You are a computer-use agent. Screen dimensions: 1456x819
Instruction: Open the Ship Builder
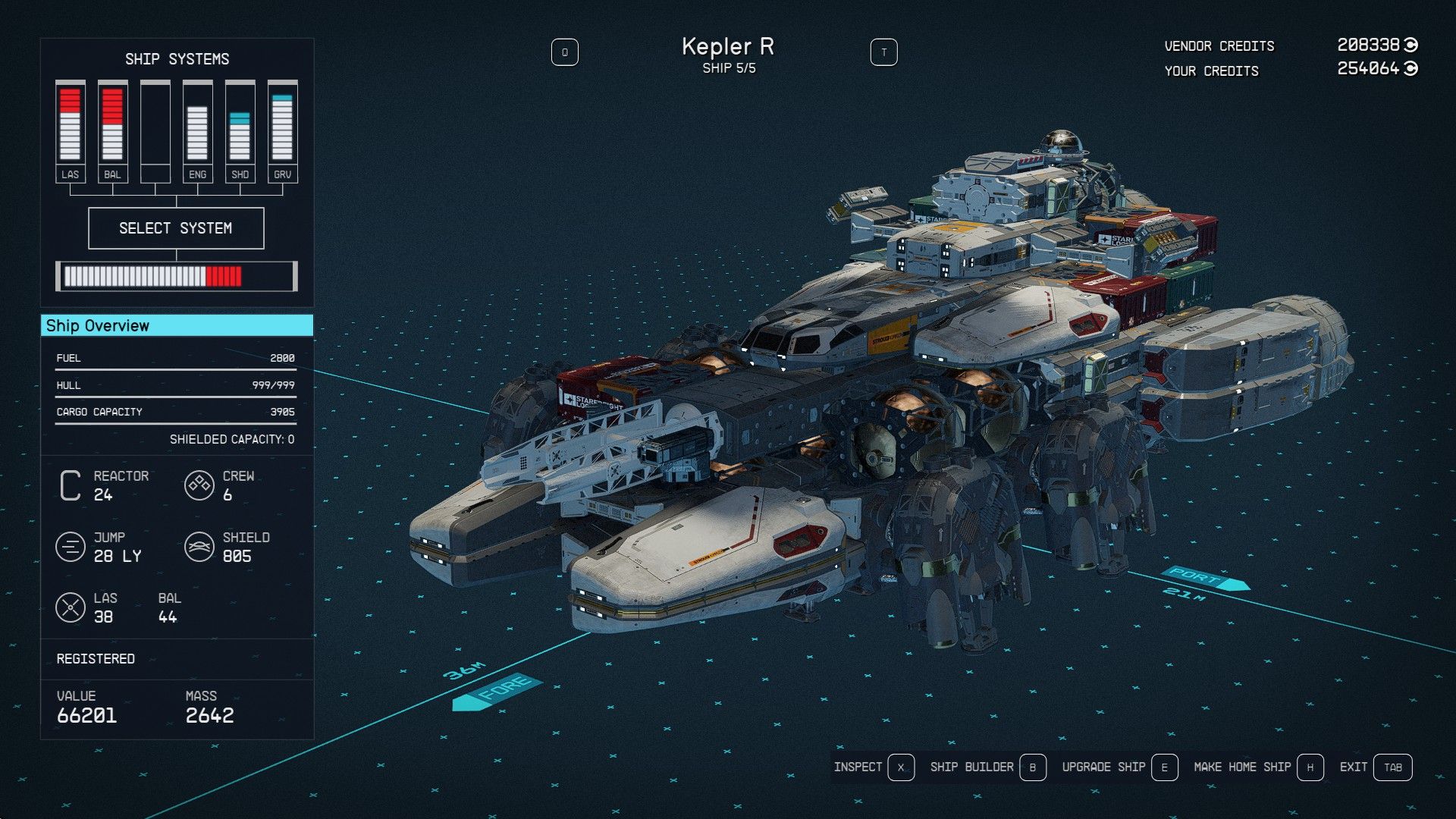[x=987, y=767]
